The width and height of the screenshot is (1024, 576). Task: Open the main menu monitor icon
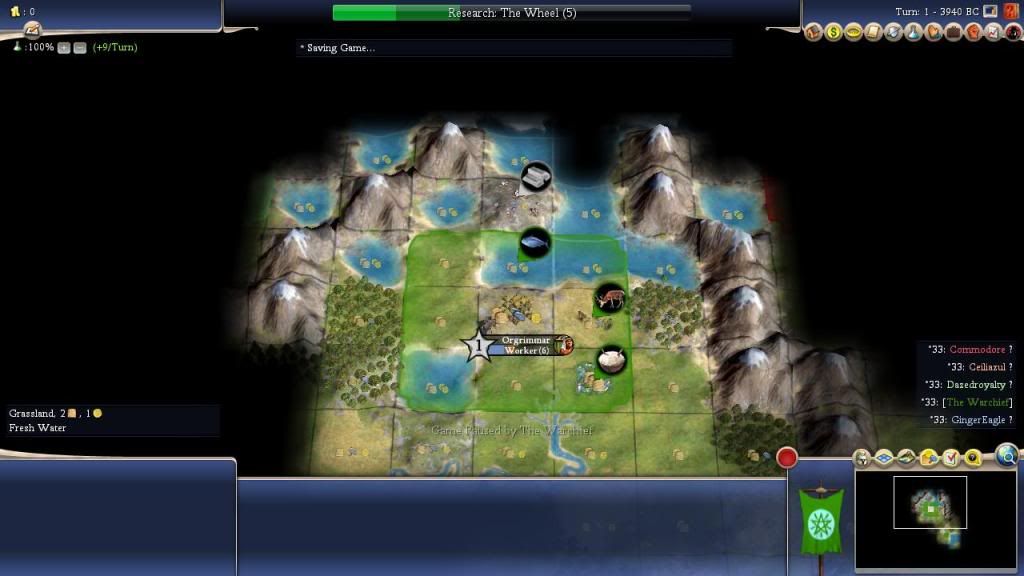(990, 11)
